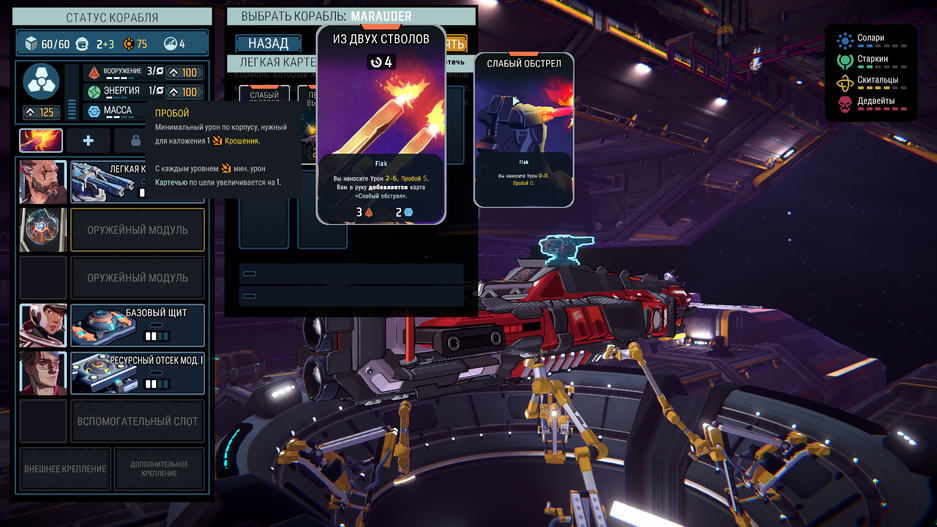Open the Ресурсный отсек мод. I slot
Screen dimensions: 937x527
coord(137,373)
